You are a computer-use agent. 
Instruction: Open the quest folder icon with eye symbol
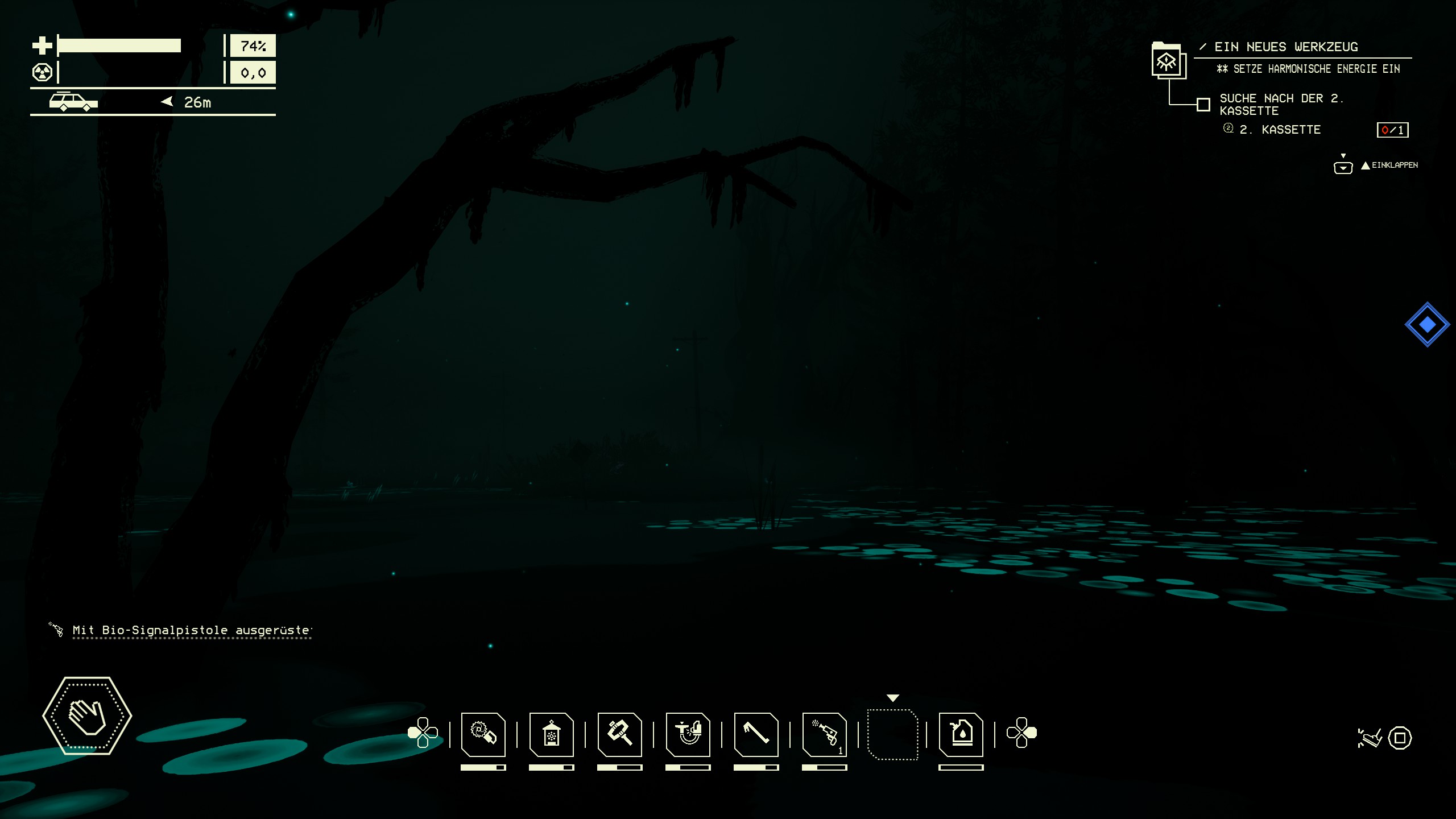(1168, 61)
